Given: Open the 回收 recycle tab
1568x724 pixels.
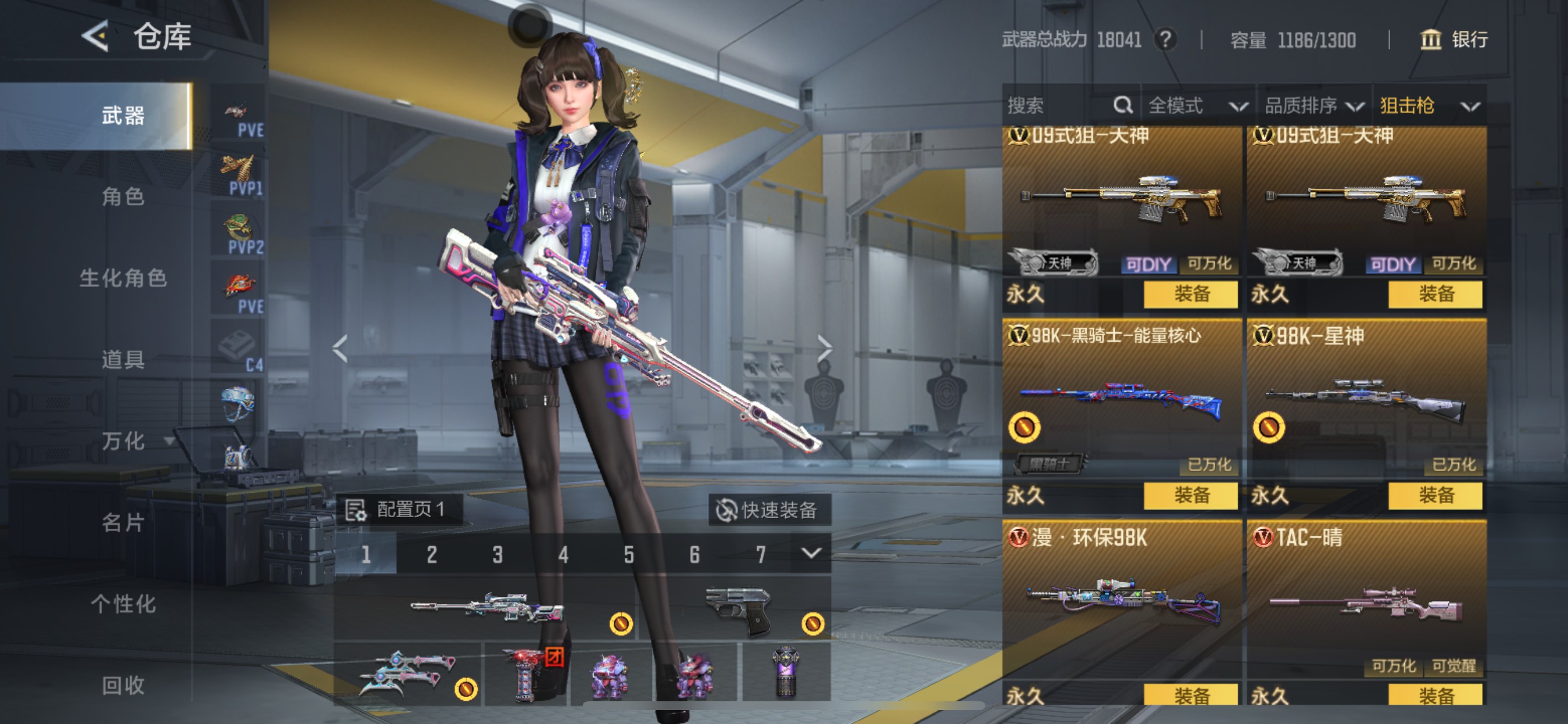Looking at the screenshot, I should [x=123, y=686].
